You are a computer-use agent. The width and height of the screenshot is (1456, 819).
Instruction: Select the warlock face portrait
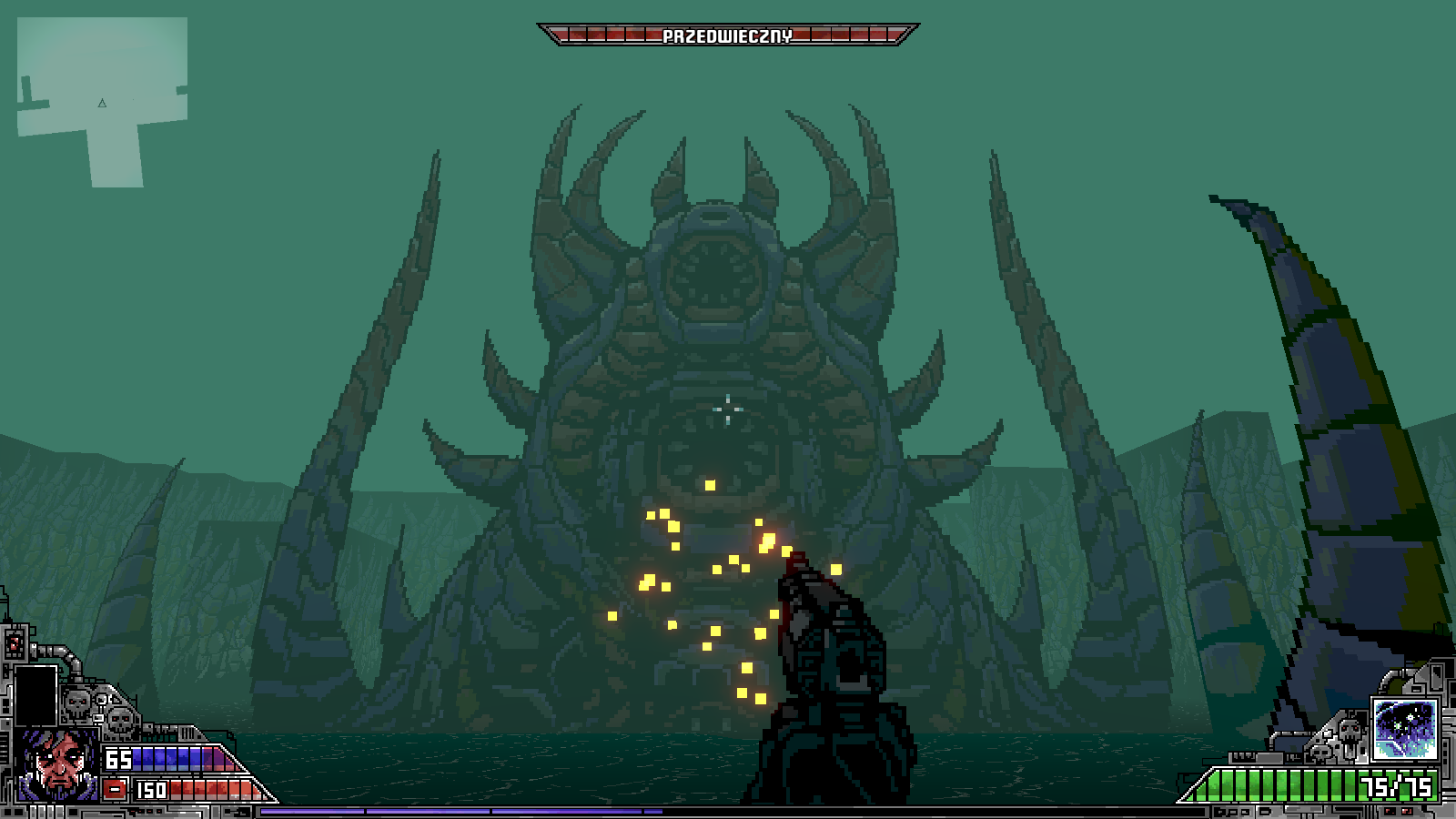click(x=58, y=763)
